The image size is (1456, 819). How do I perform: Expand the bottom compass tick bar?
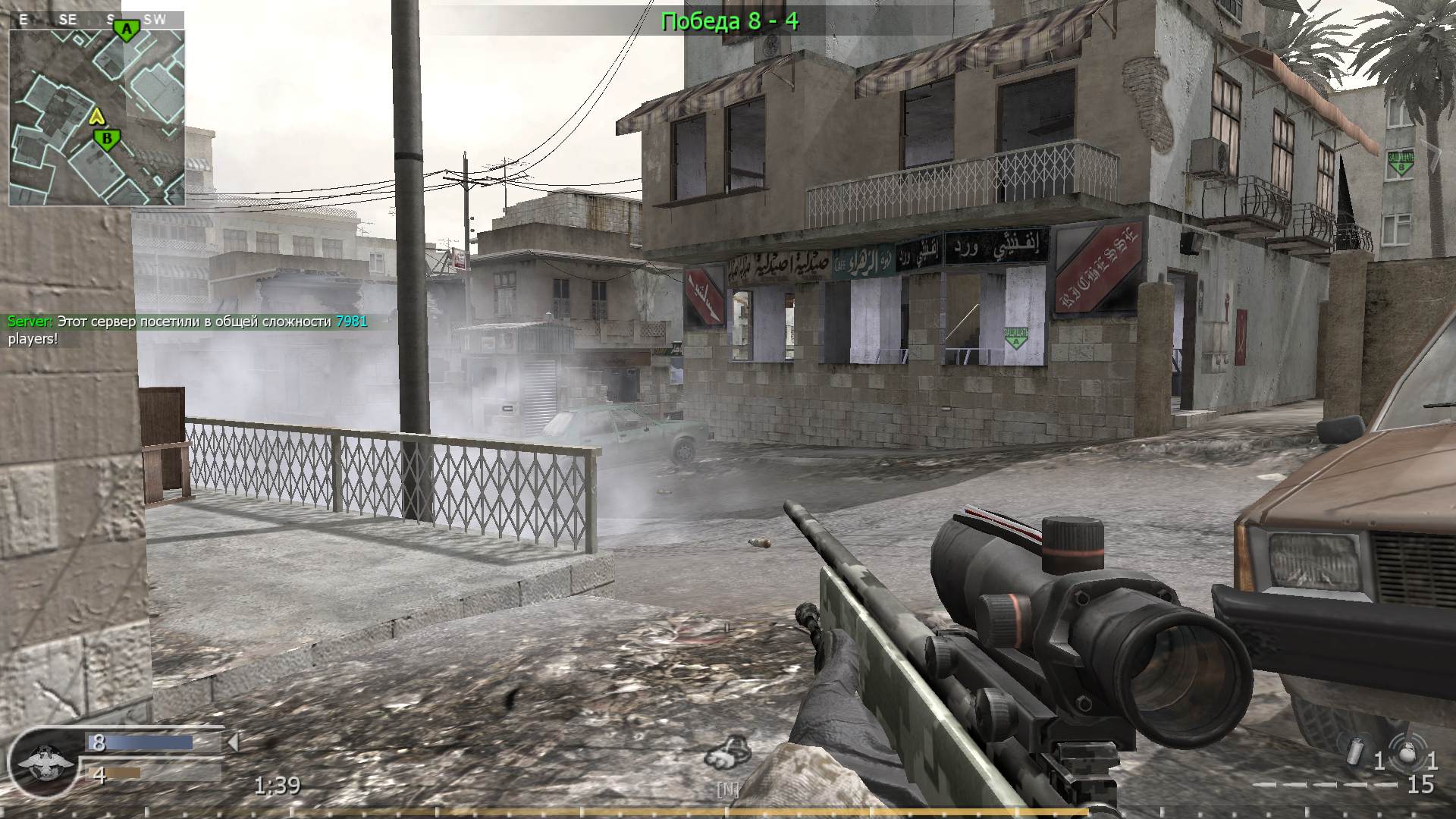[728, 810]
